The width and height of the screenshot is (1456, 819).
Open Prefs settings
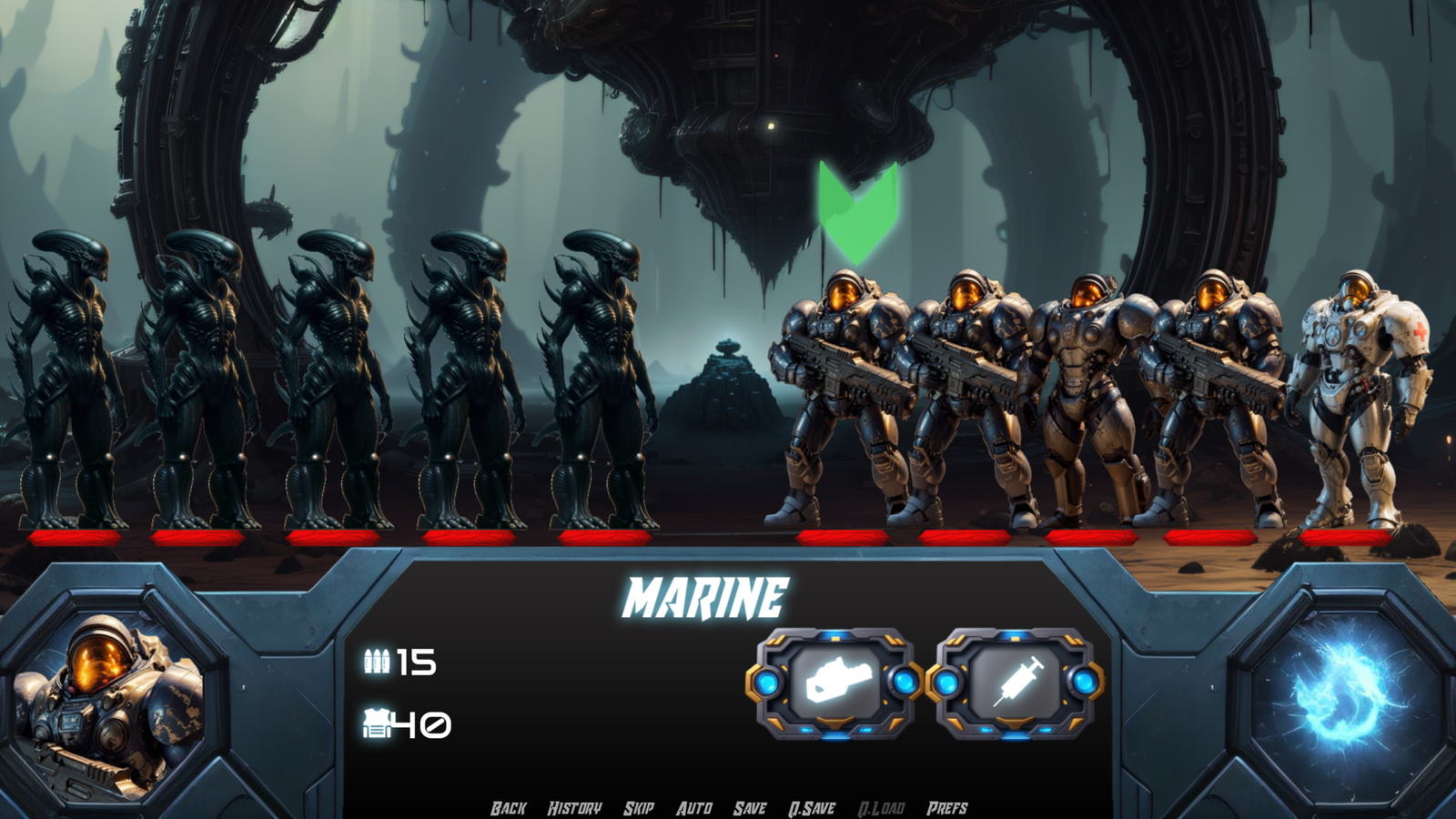click(x=947, y=808)
